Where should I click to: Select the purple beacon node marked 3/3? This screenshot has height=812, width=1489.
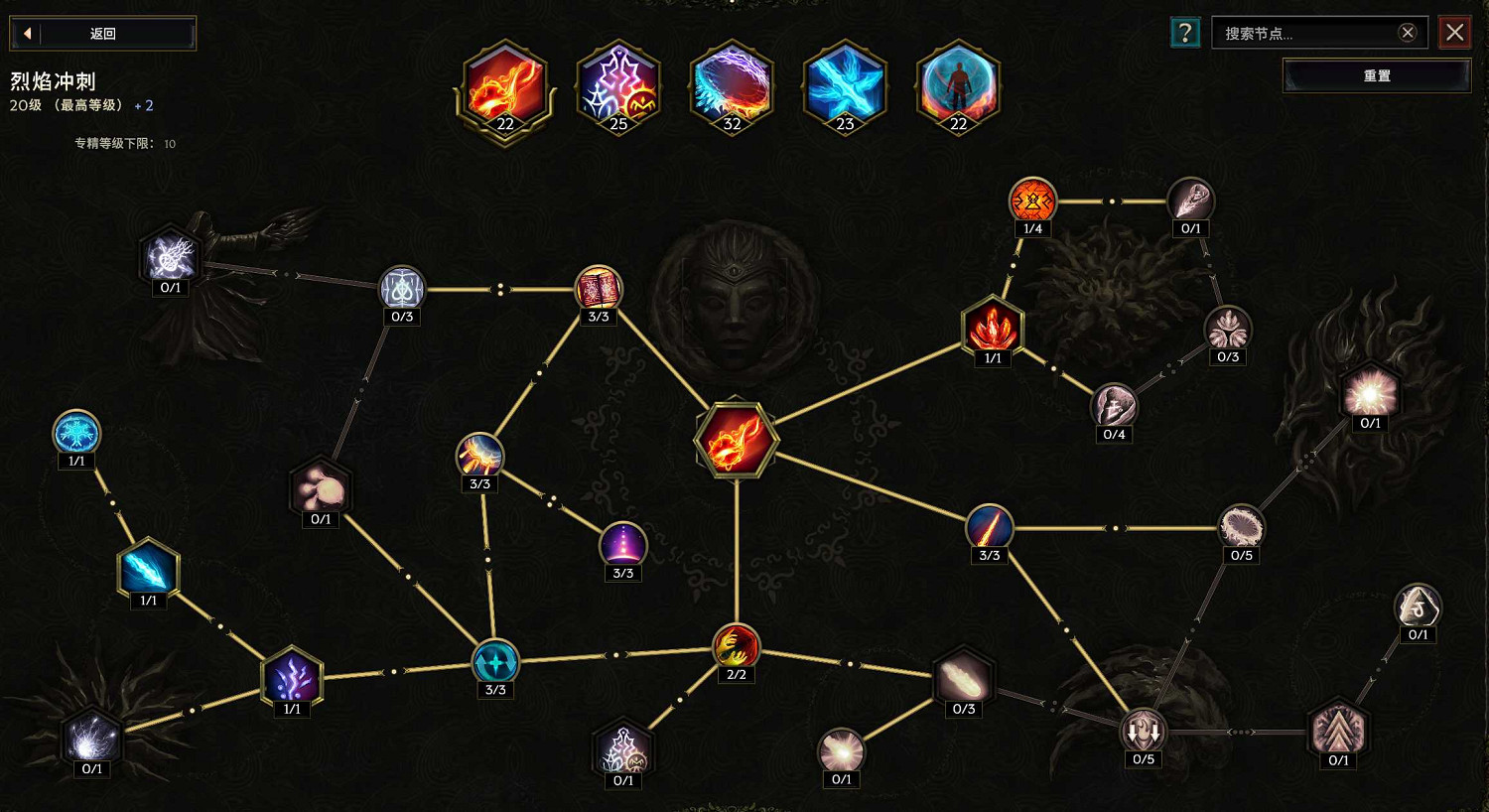click(x=623, y=545)
